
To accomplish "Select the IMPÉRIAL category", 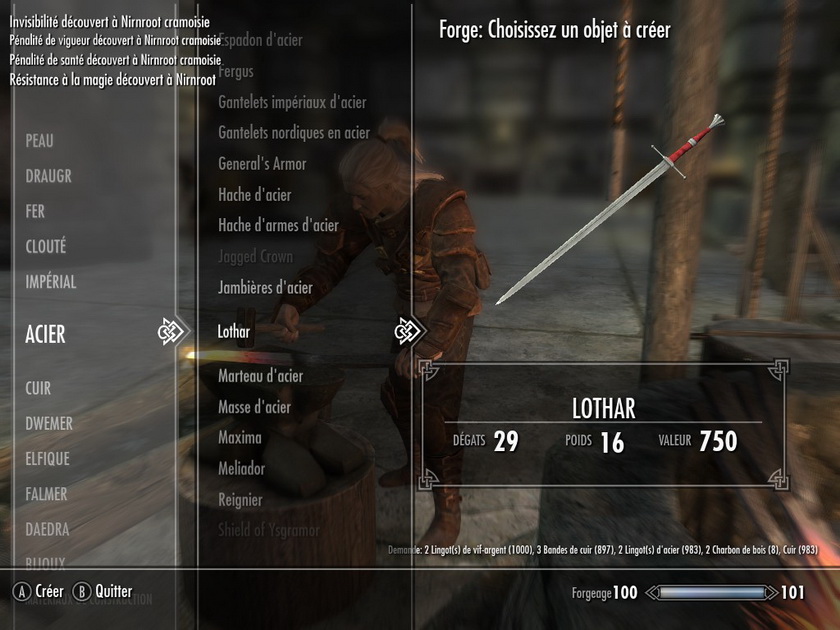I will [x=51, y=282].
